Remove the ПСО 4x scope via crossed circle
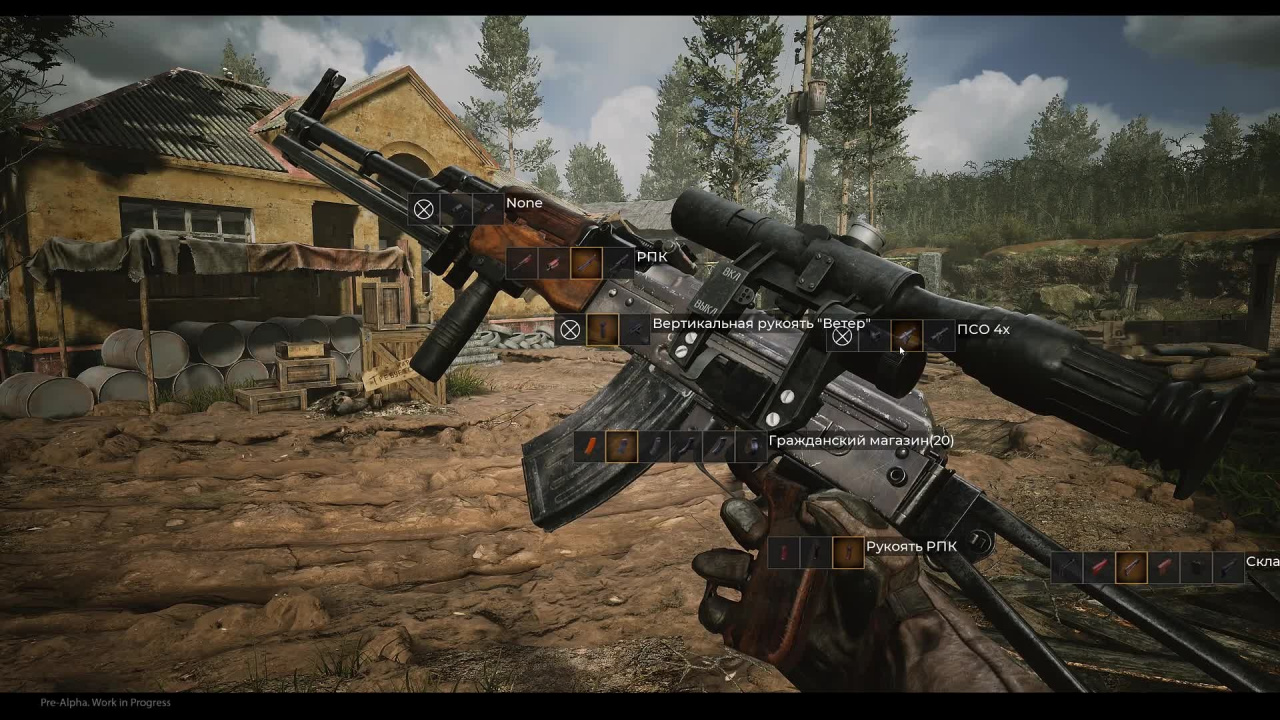The width and height of the screenshot is (1280, 720). [843, 336]
